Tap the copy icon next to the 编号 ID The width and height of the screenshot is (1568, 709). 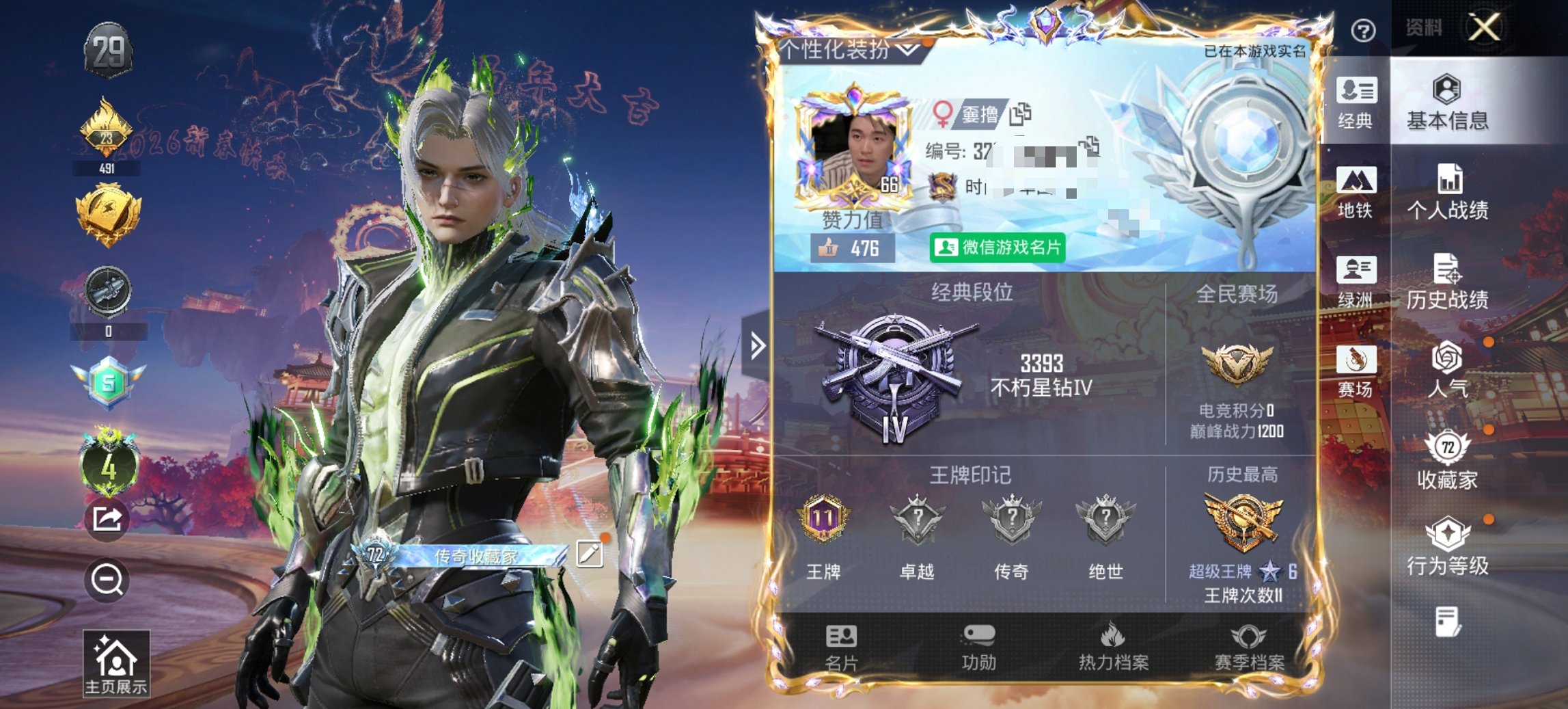click(x=1090, y=145)
